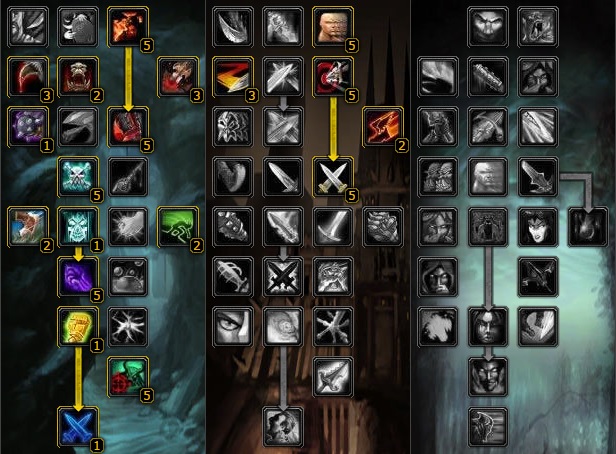Choose the red snarling face talent
Image resolution: width=616 pixels, height=454 pixels.
pos(78,75)
